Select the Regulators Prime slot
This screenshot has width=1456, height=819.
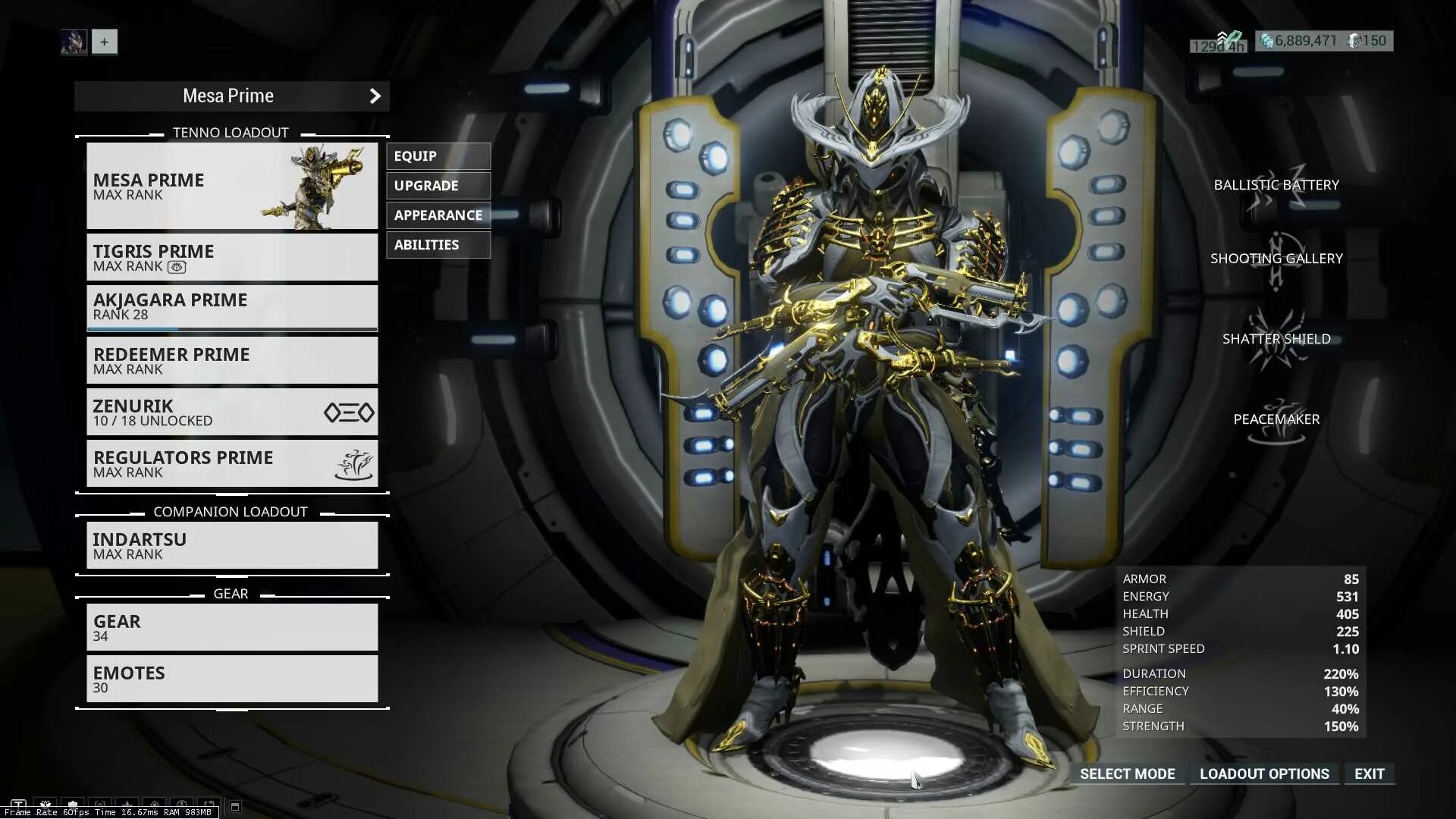[x=231, y=464]
